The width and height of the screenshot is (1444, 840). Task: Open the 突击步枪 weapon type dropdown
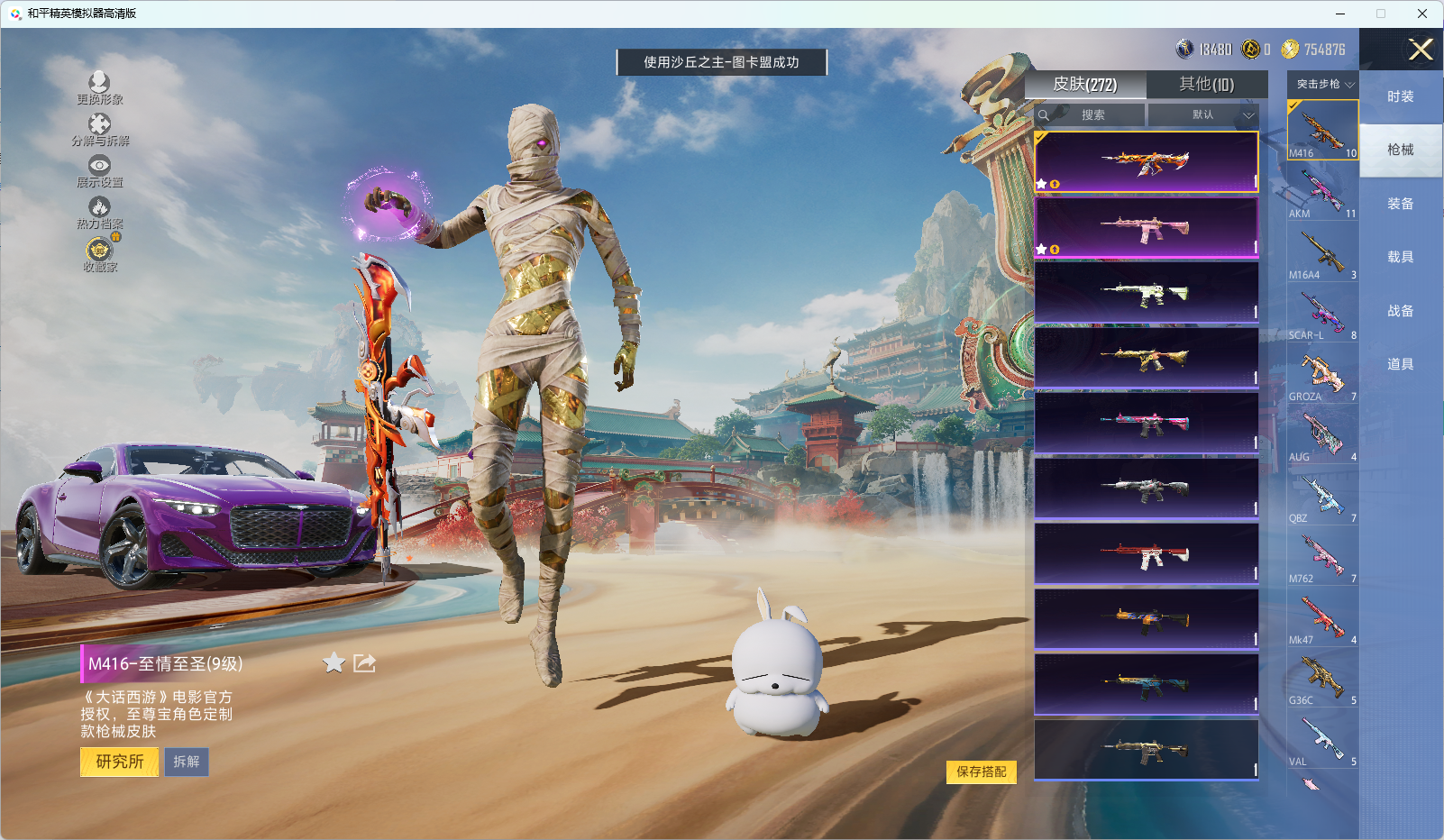(1323, 84)
